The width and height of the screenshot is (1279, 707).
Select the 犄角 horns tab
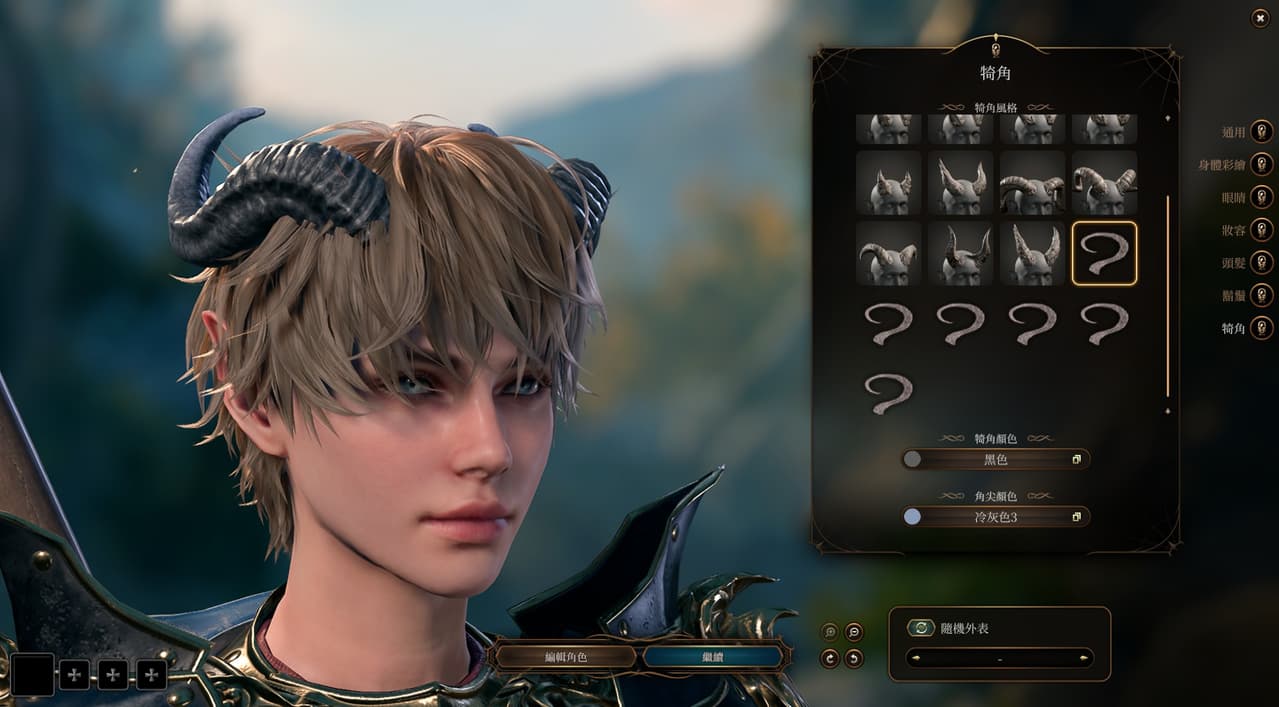coord(1261,328)
